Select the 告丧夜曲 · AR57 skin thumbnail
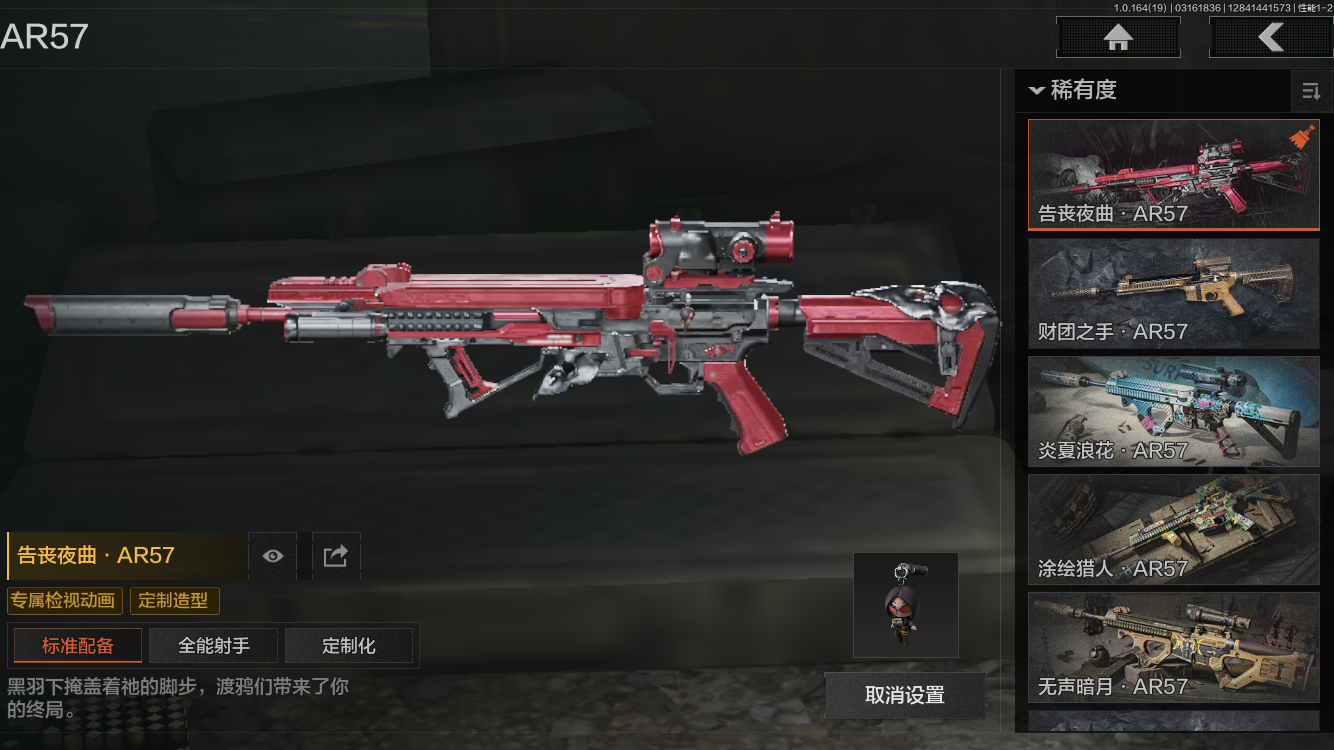Screen dimensions: 1334x750 coord(1174,175)
